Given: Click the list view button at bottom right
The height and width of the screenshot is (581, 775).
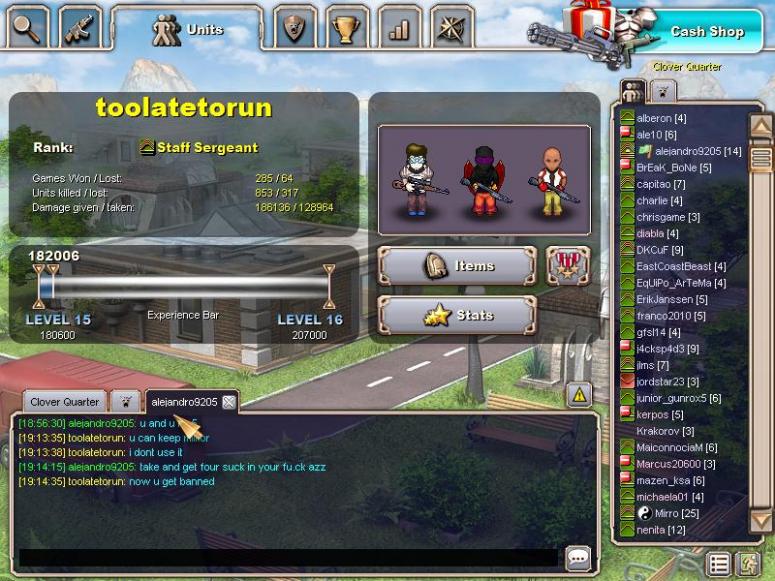Looking at the screenshot, I should pyautogui.click(x=718, y=564).
